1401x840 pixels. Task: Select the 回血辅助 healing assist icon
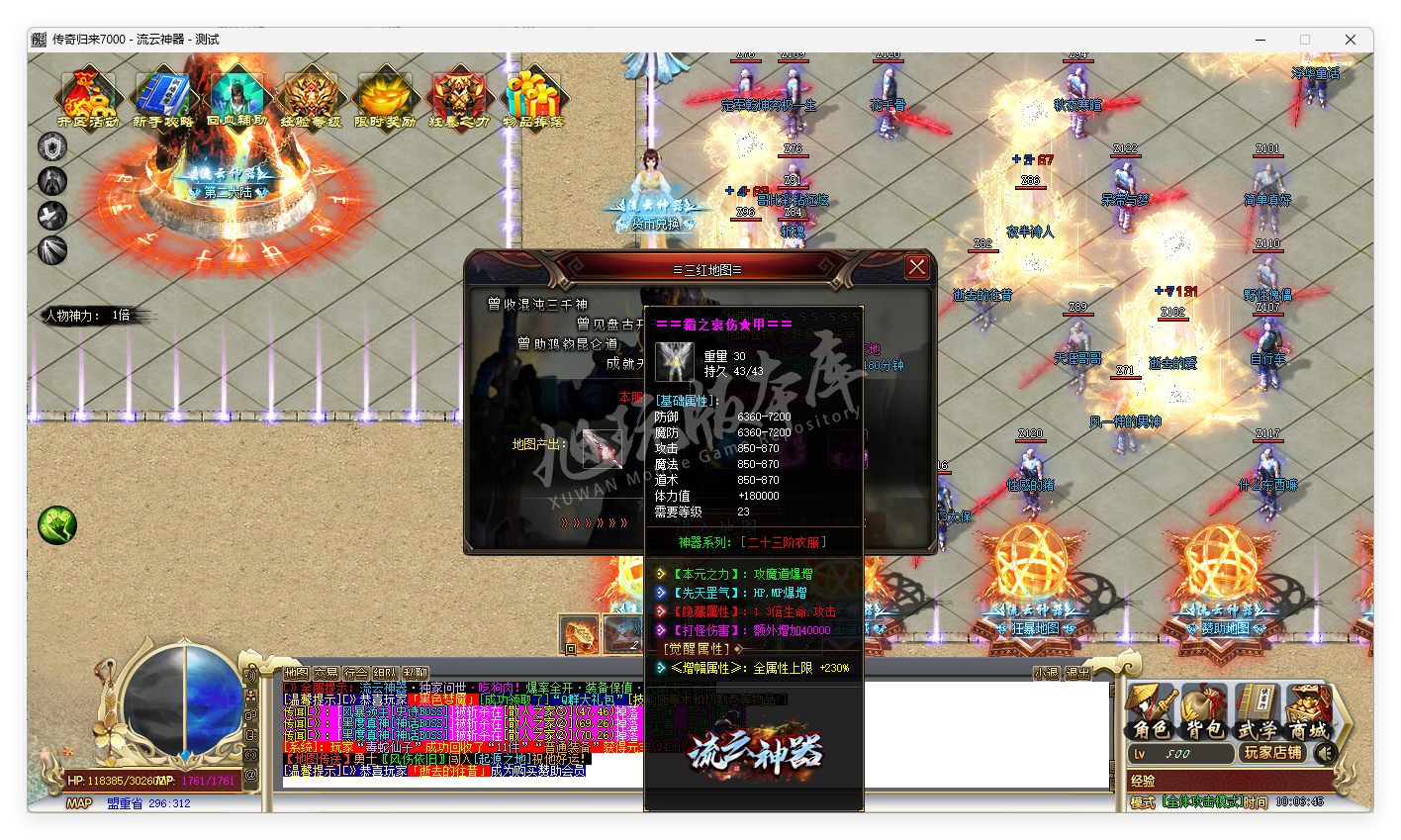[235, 94]
